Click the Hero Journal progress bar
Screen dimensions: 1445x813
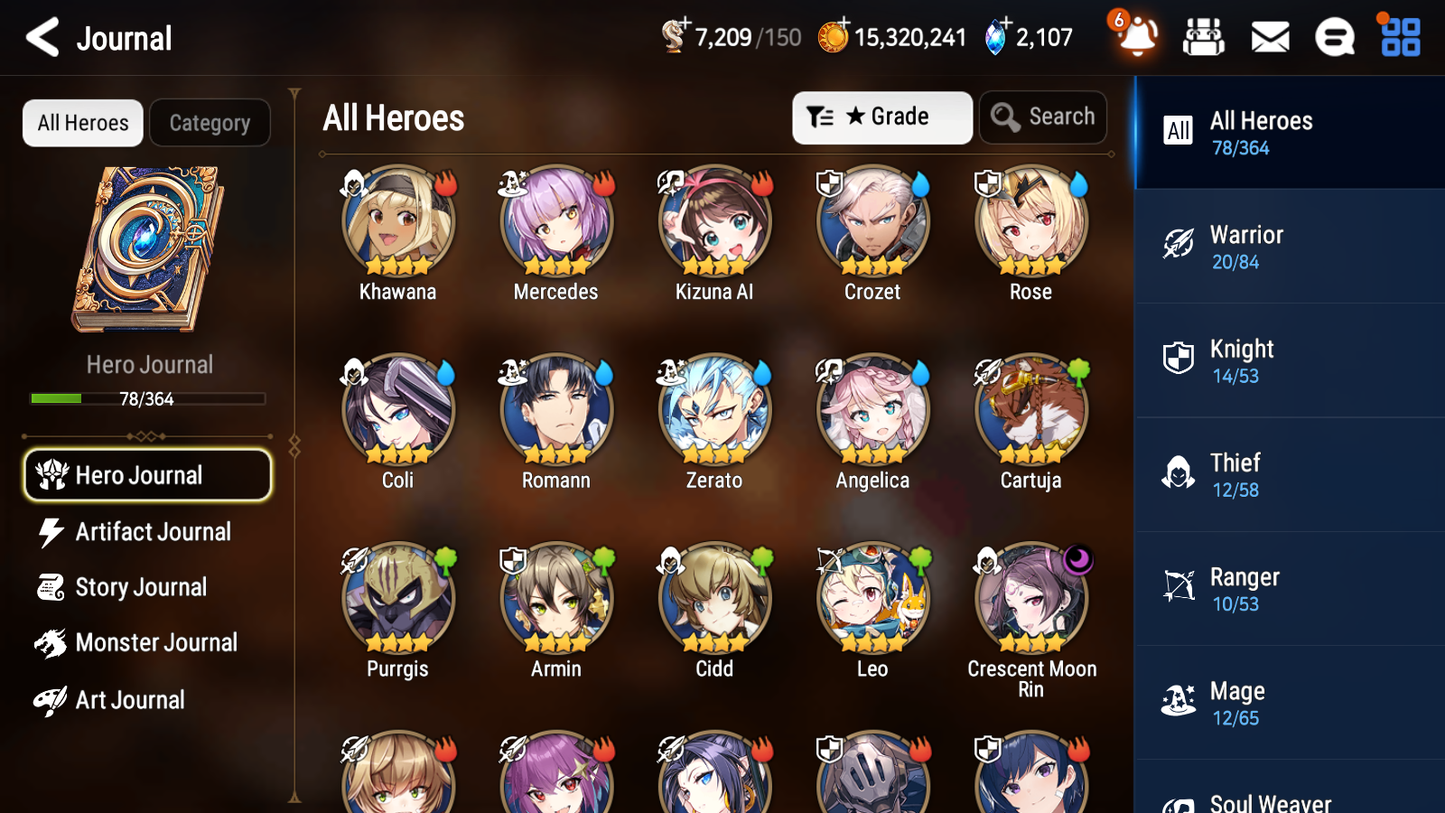(149, 398)
